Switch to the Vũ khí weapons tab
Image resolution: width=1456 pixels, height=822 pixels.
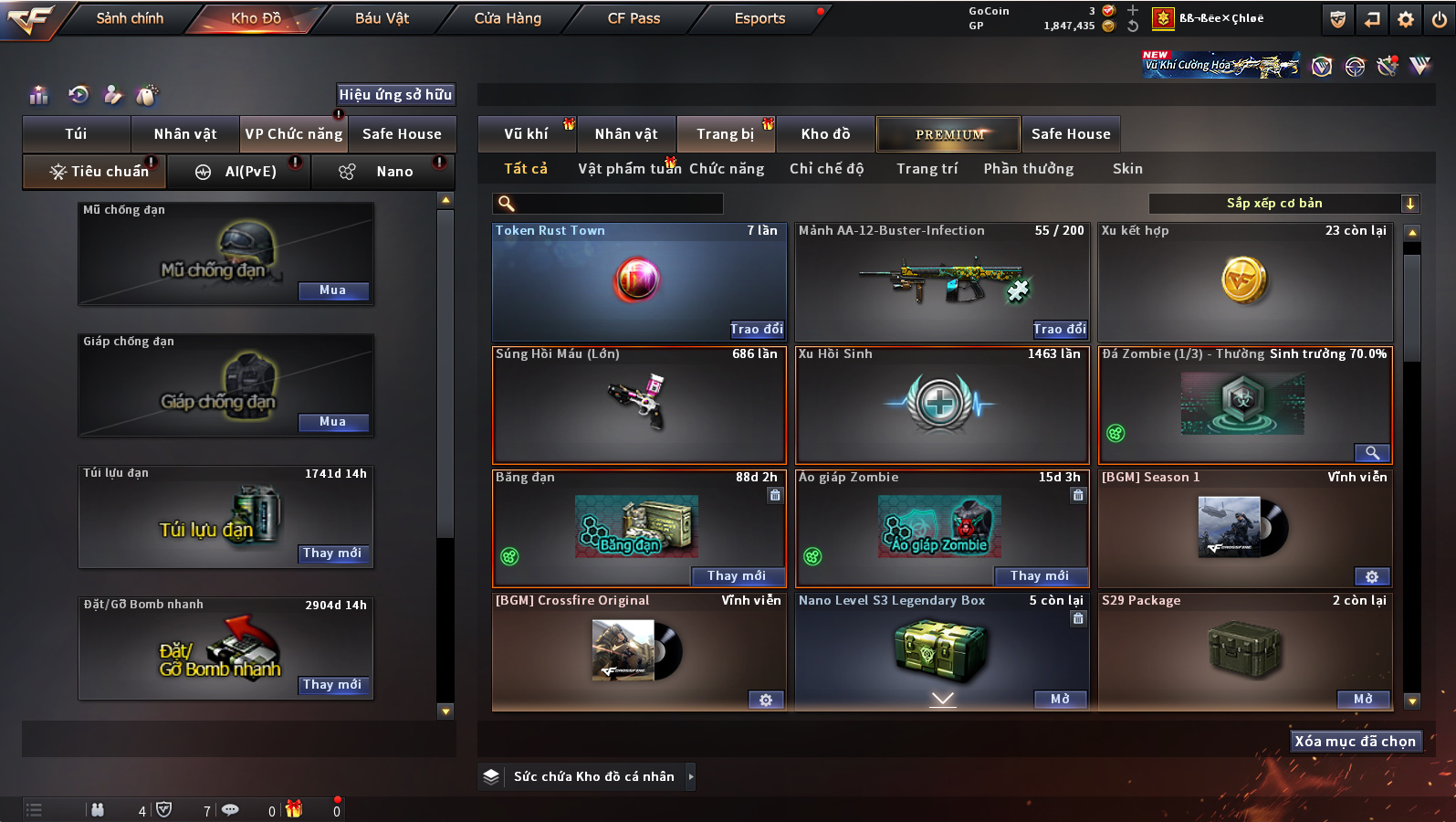pyautogui.click(x=526, y=134)
